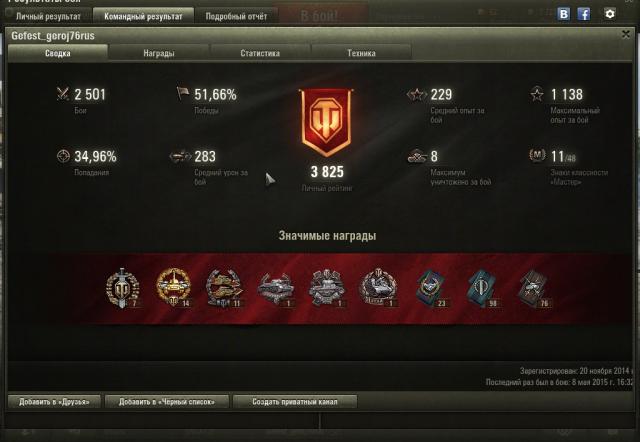
Task: Select the award card with count 98
Action: pos(480,287)
